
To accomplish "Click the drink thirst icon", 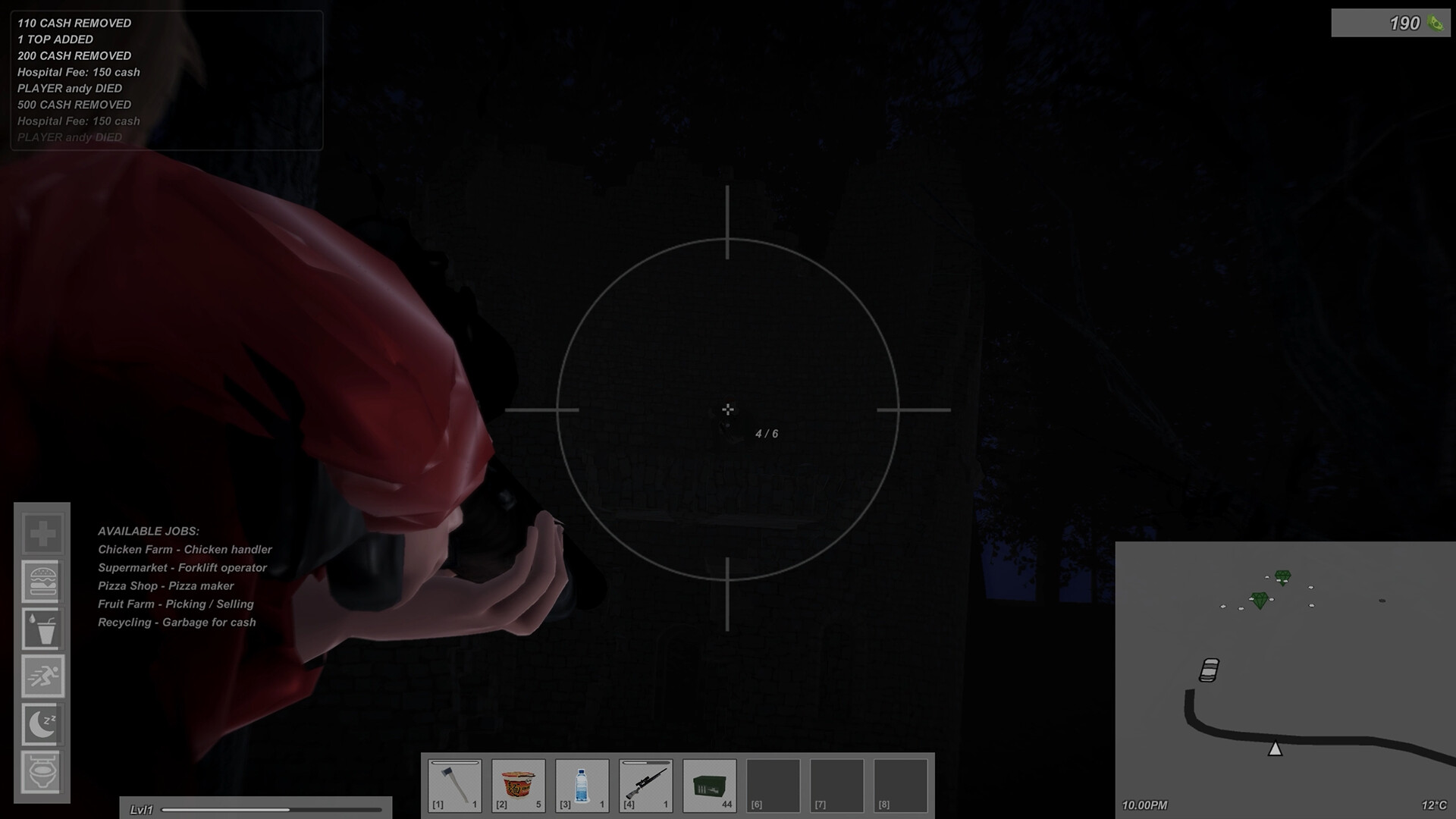I will (42, 629).
